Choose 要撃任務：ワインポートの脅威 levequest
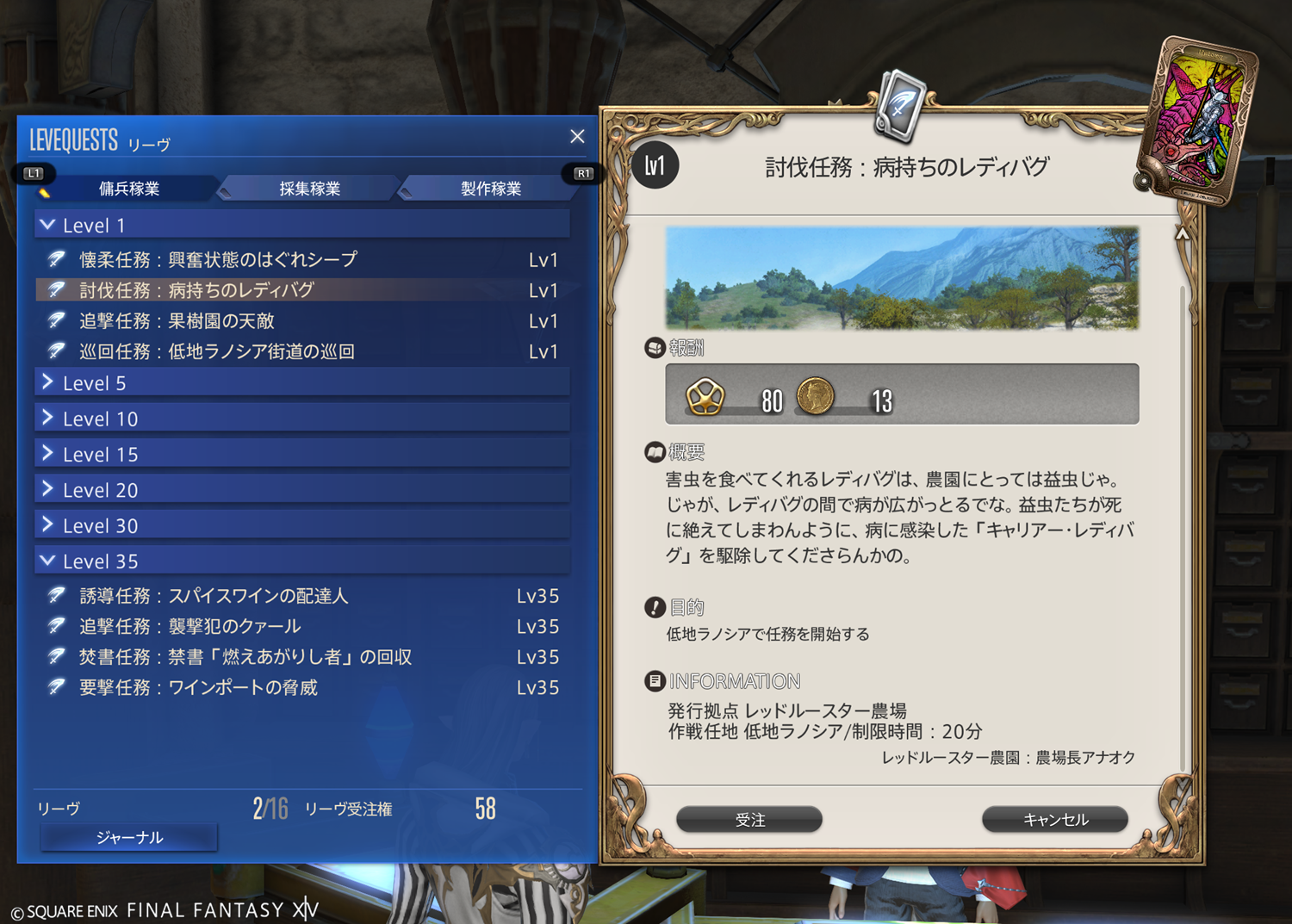Viewport: 1292px width, 924px height. (199, 687)
